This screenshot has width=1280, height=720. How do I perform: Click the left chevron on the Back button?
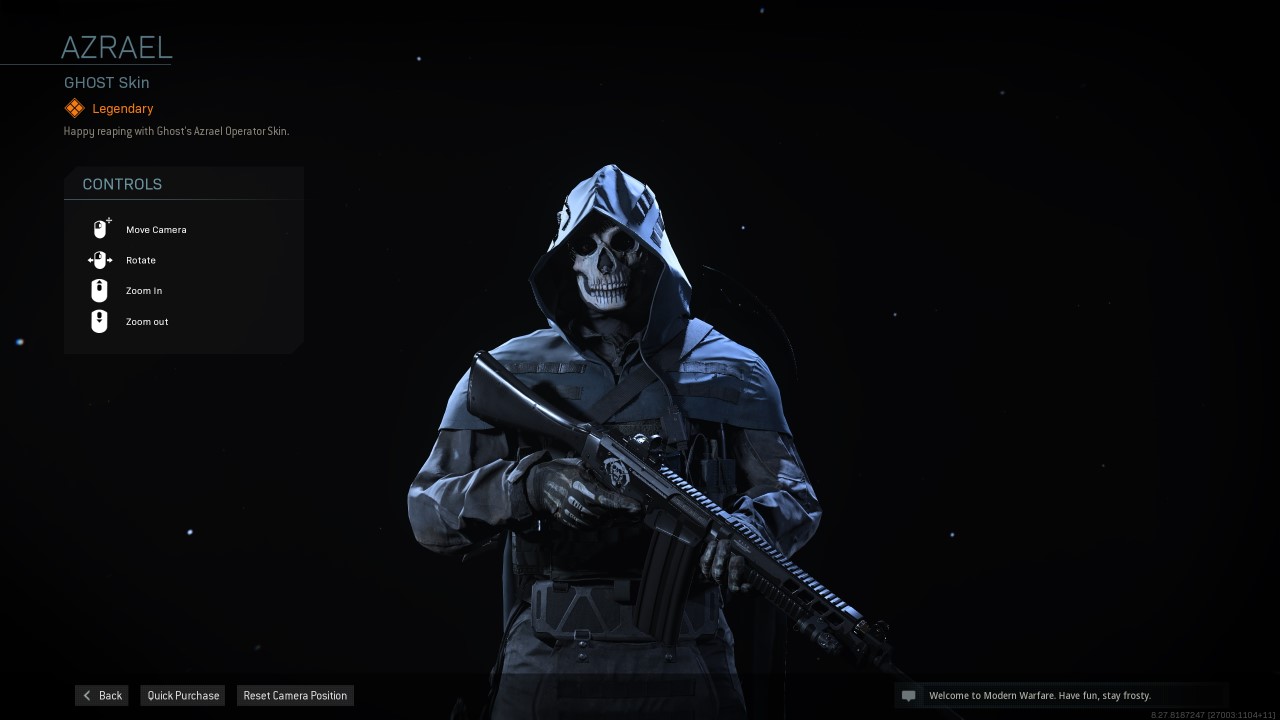point(87,695)
